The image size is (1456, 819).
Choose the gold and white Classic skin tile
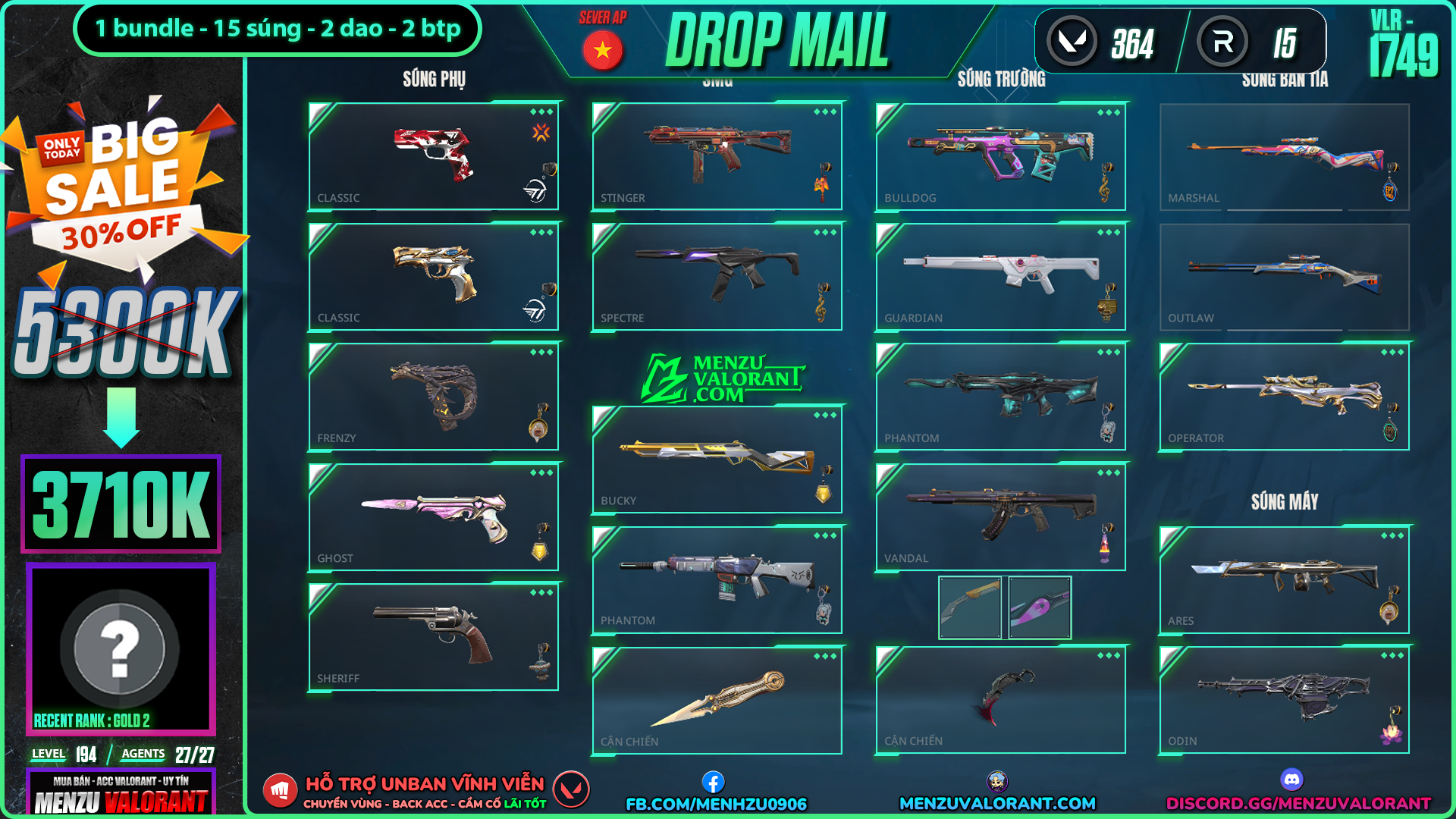pyautogui.click(x=433, y=277)
